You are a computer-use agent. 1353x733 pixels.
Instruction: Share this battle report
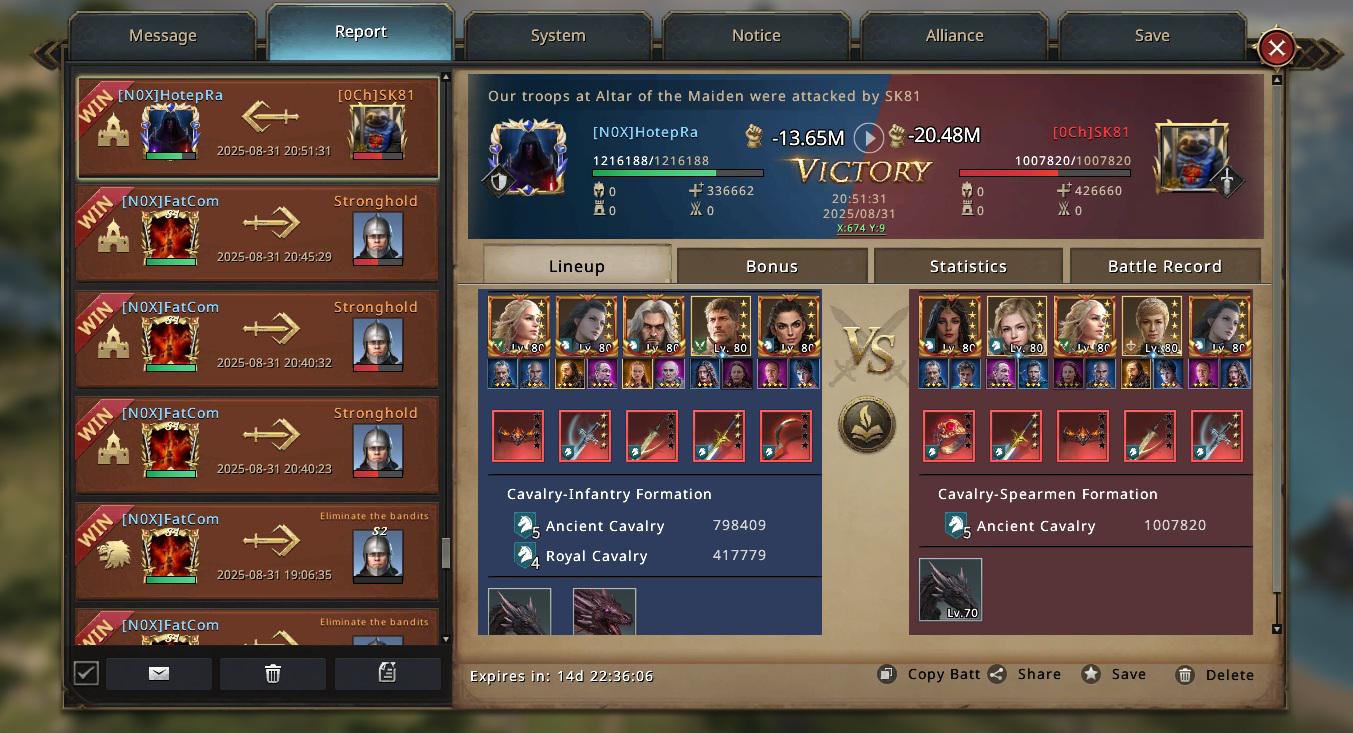pos(1025,674)
